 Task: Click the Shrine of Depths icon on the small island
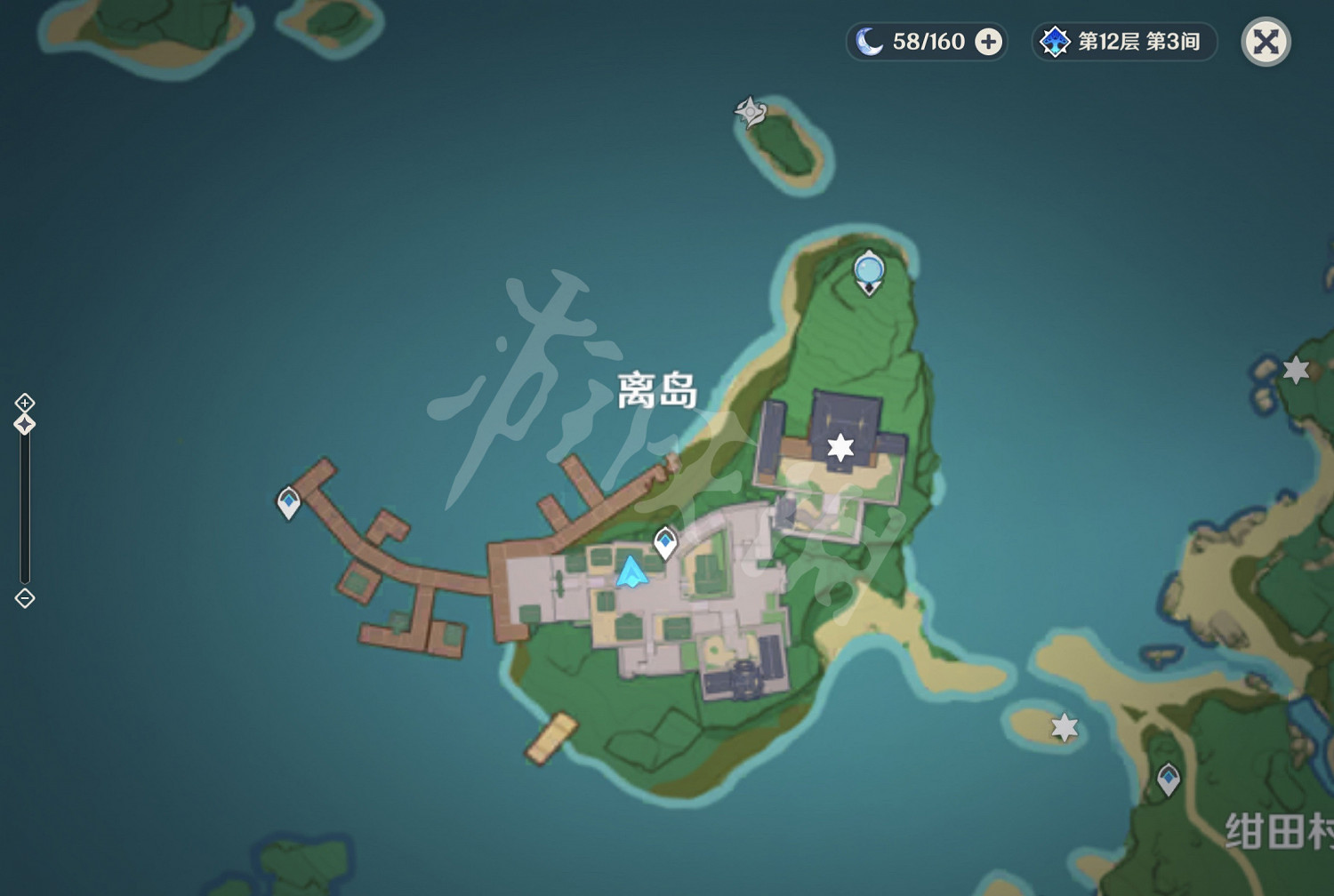(750, 112)
